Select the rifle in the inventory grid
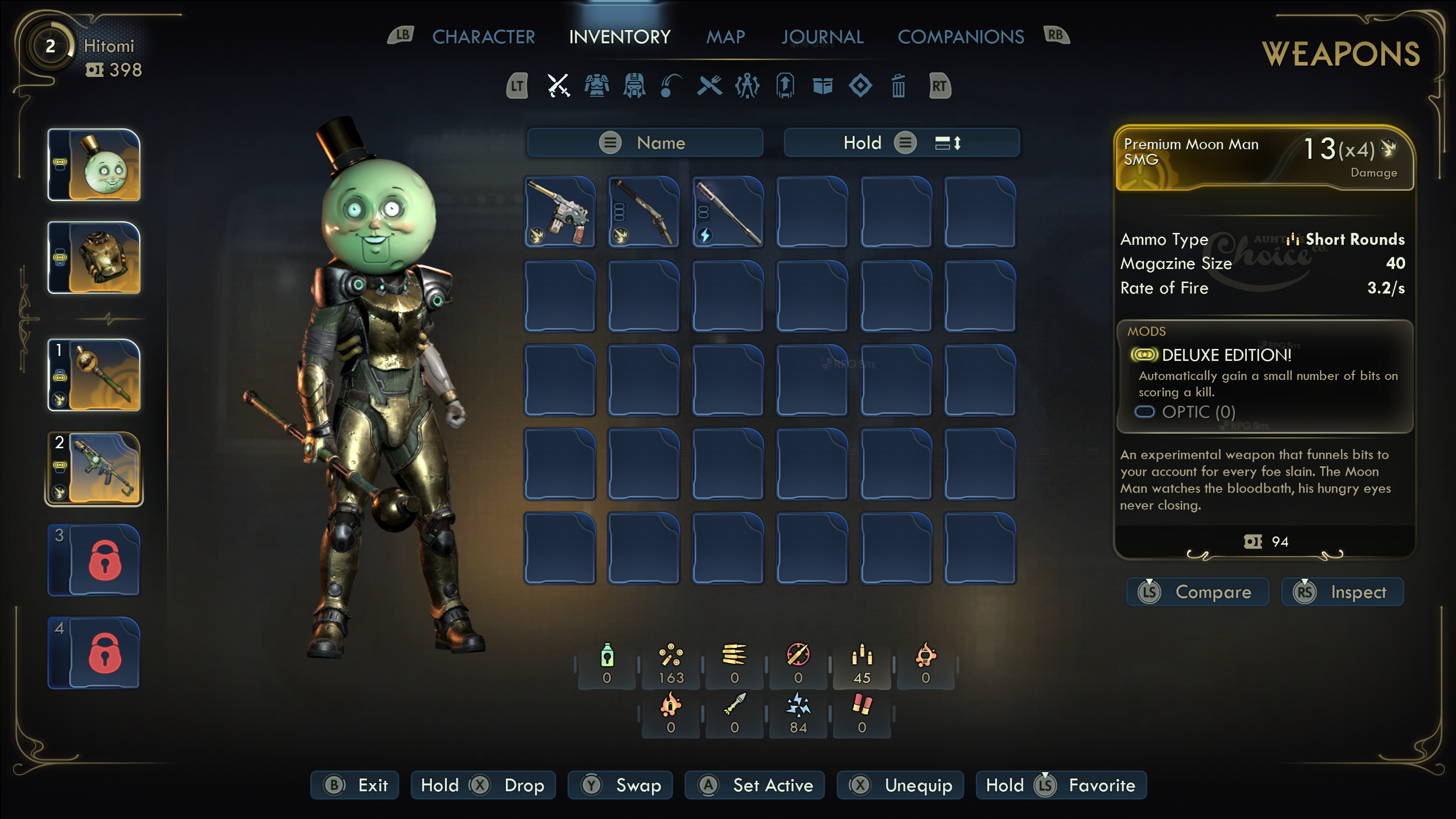The image size is (1456, 819). point(644,212)
